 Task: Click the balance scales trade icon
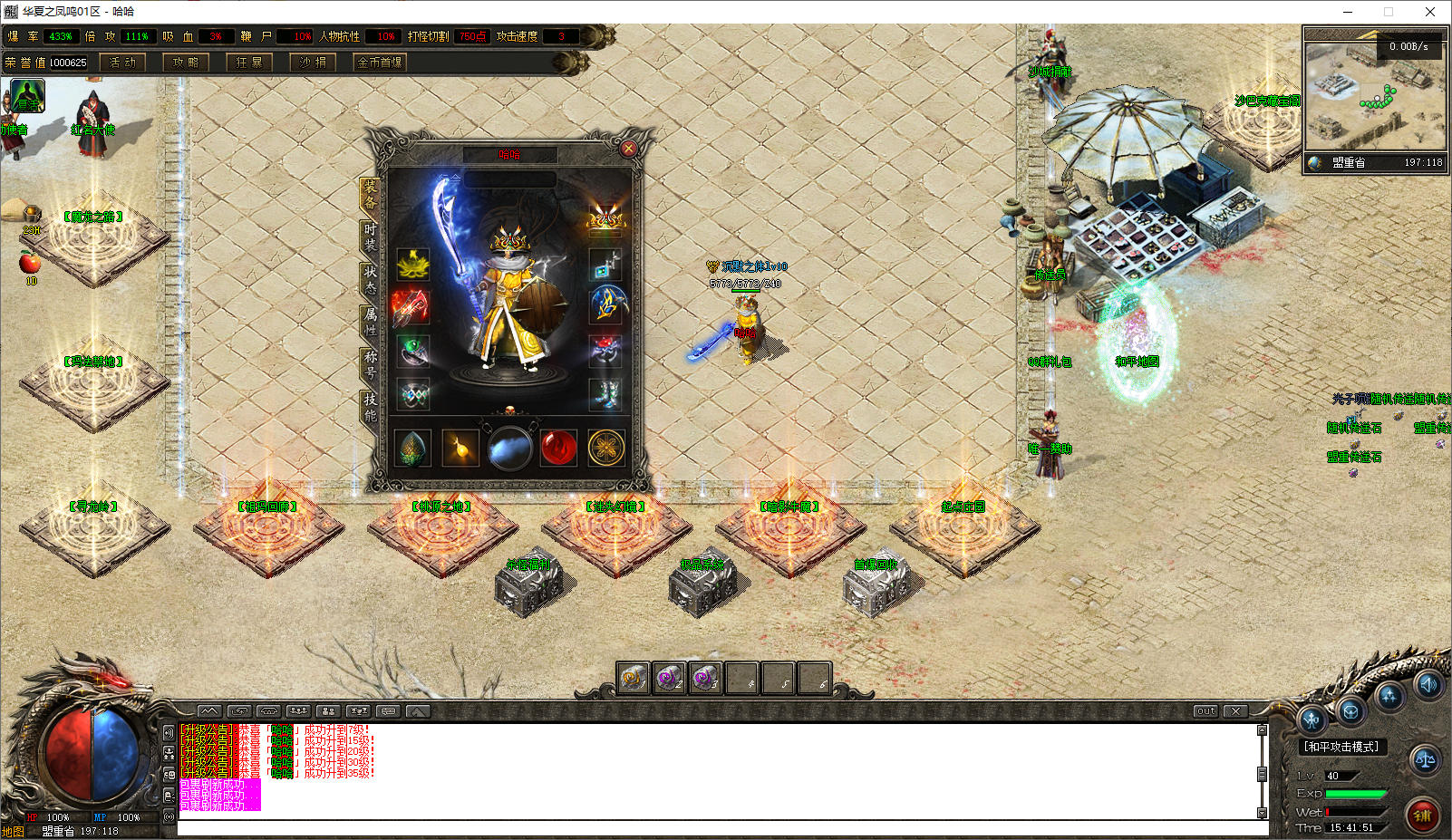pyautogui.click(x=1426, y=760)
